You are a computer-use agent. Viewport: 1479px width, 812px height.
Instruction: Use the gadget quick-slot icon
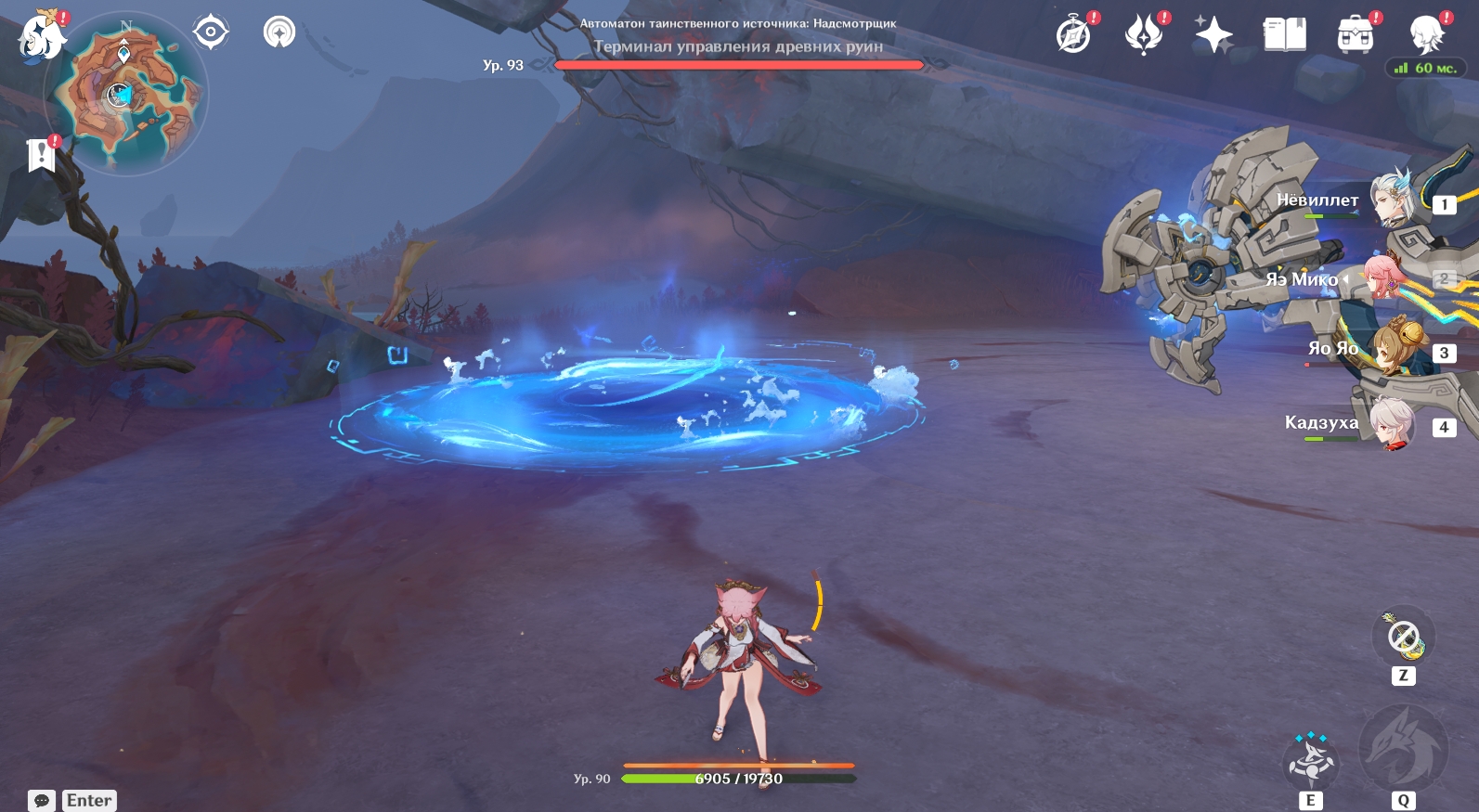coord(1403,638)
